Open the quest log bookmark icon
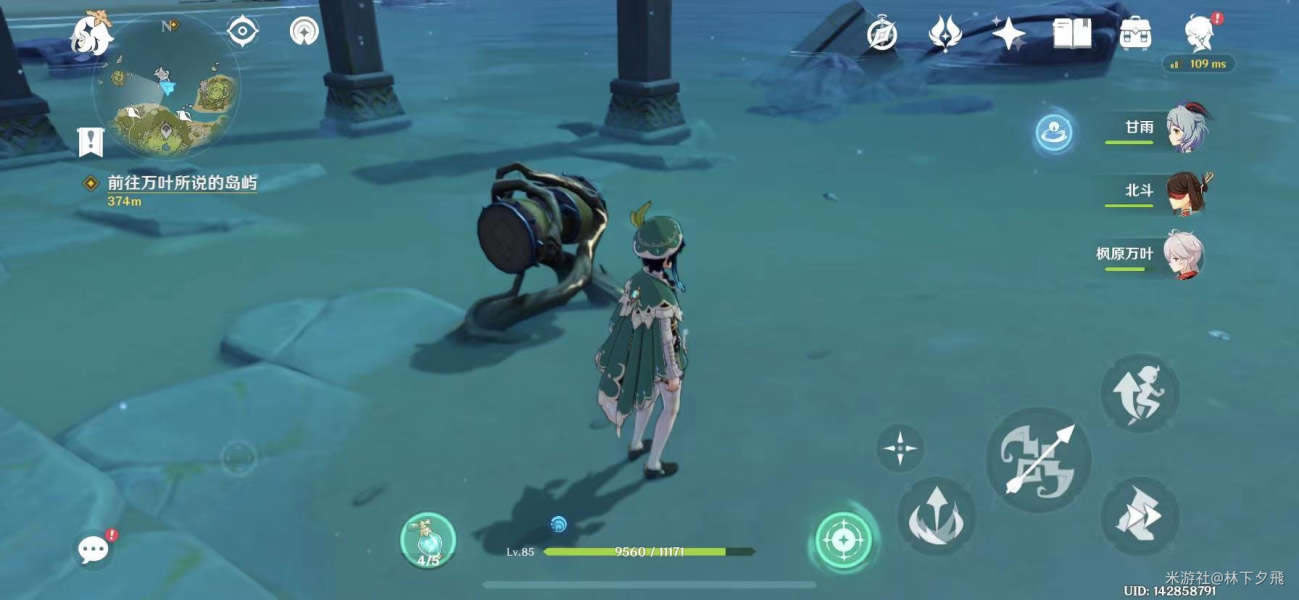The width and height of the screenshot is (1299, 600). 91,142
